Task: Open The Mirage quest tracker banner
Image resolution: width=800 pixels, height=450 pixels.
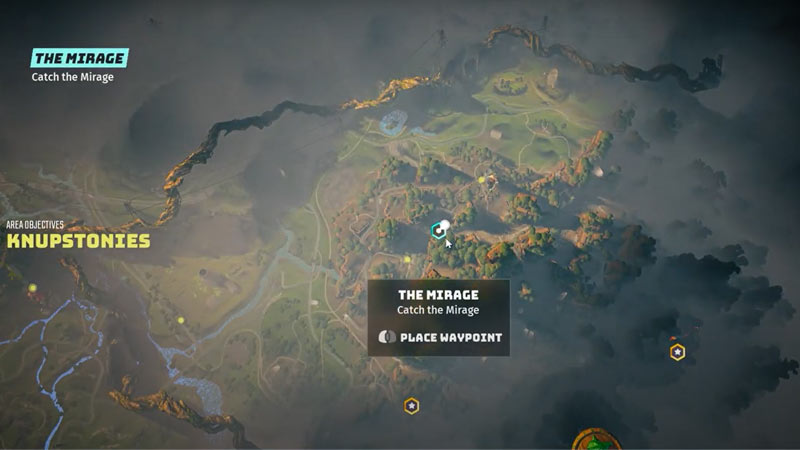Action: click(x=79, y=59)
